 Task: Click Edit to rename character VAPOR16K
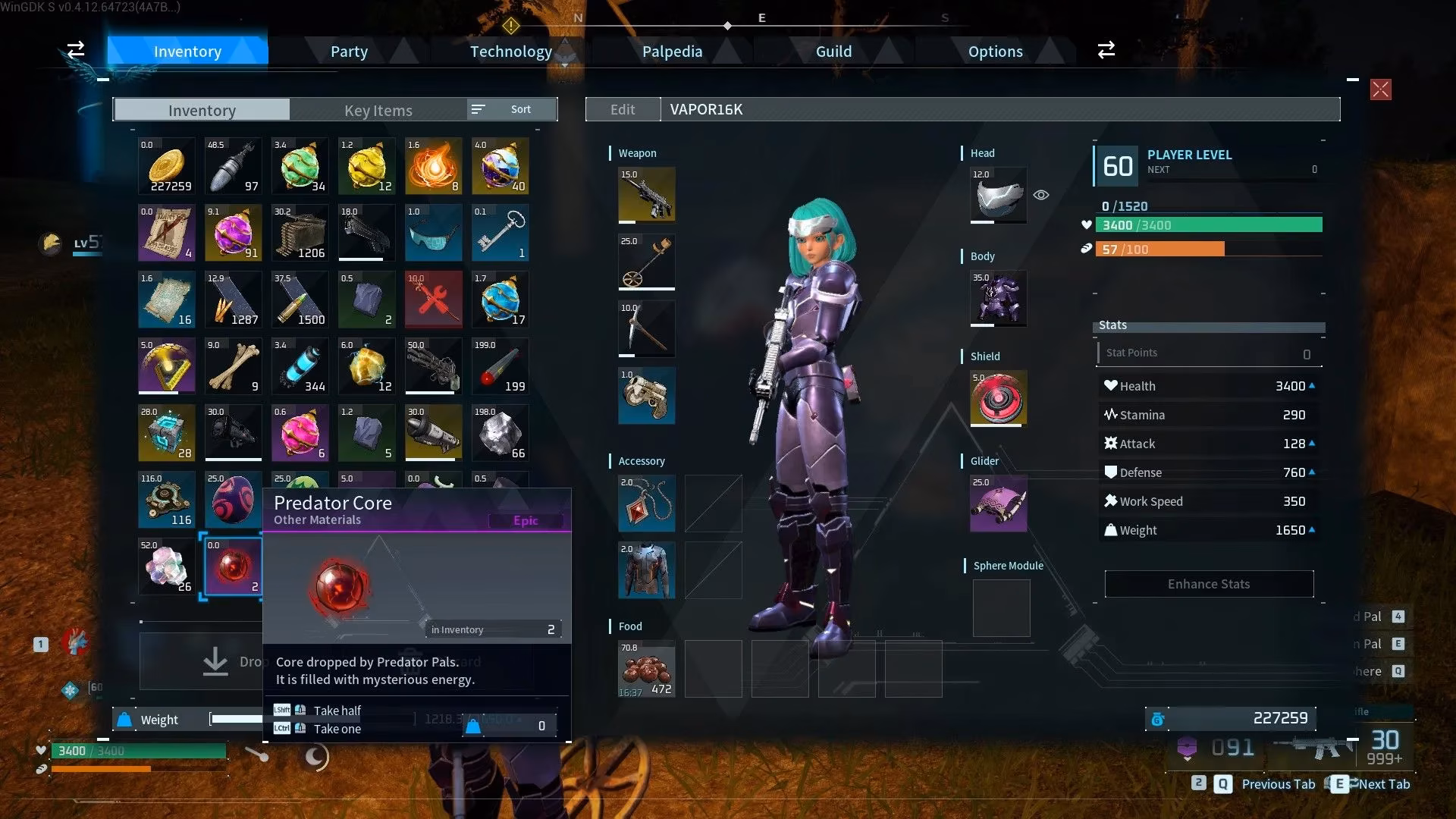623,109
